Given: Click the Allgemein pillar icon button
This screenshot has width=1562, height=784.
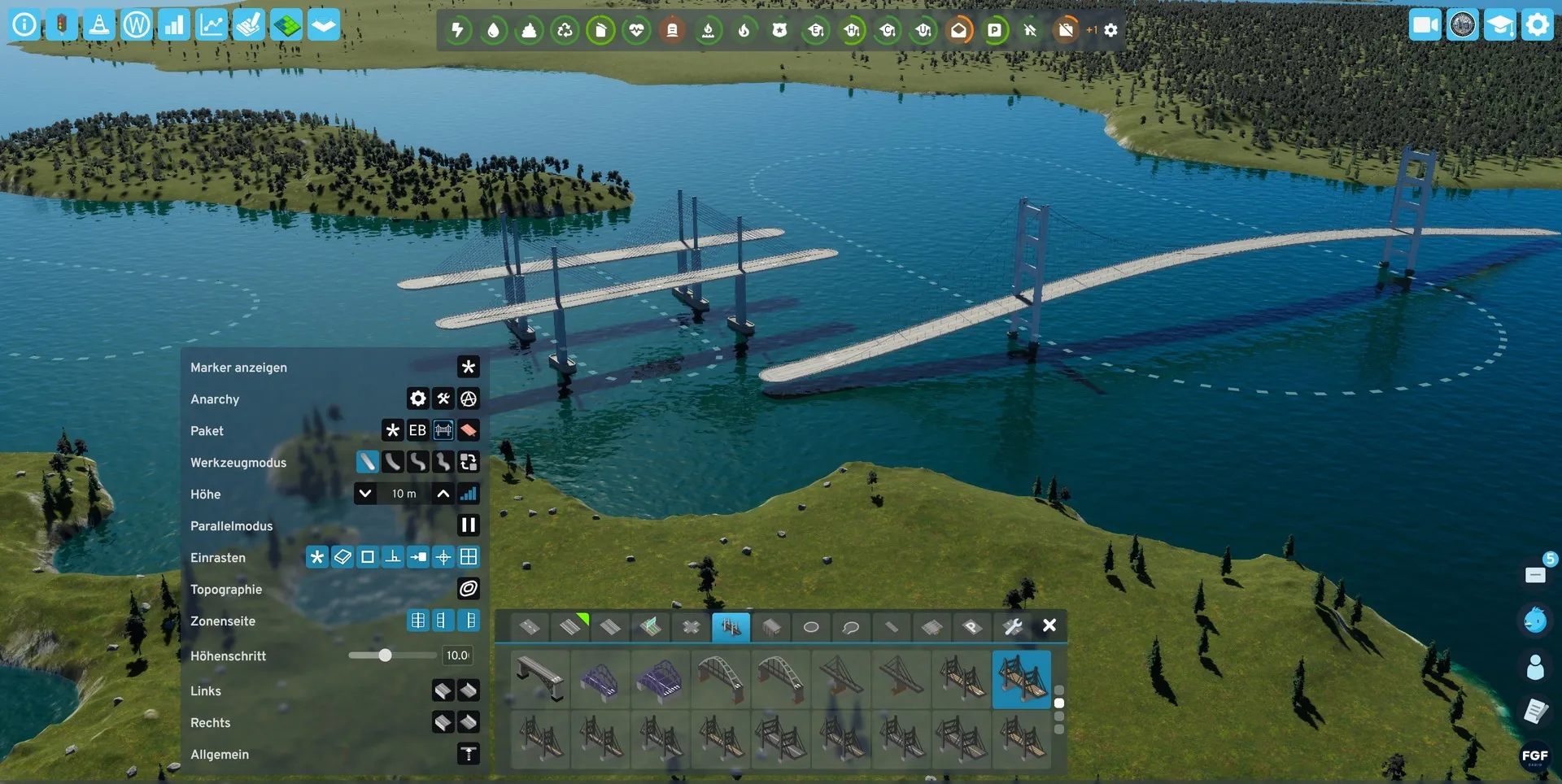Looking at the screenshot, I should 468,754.
